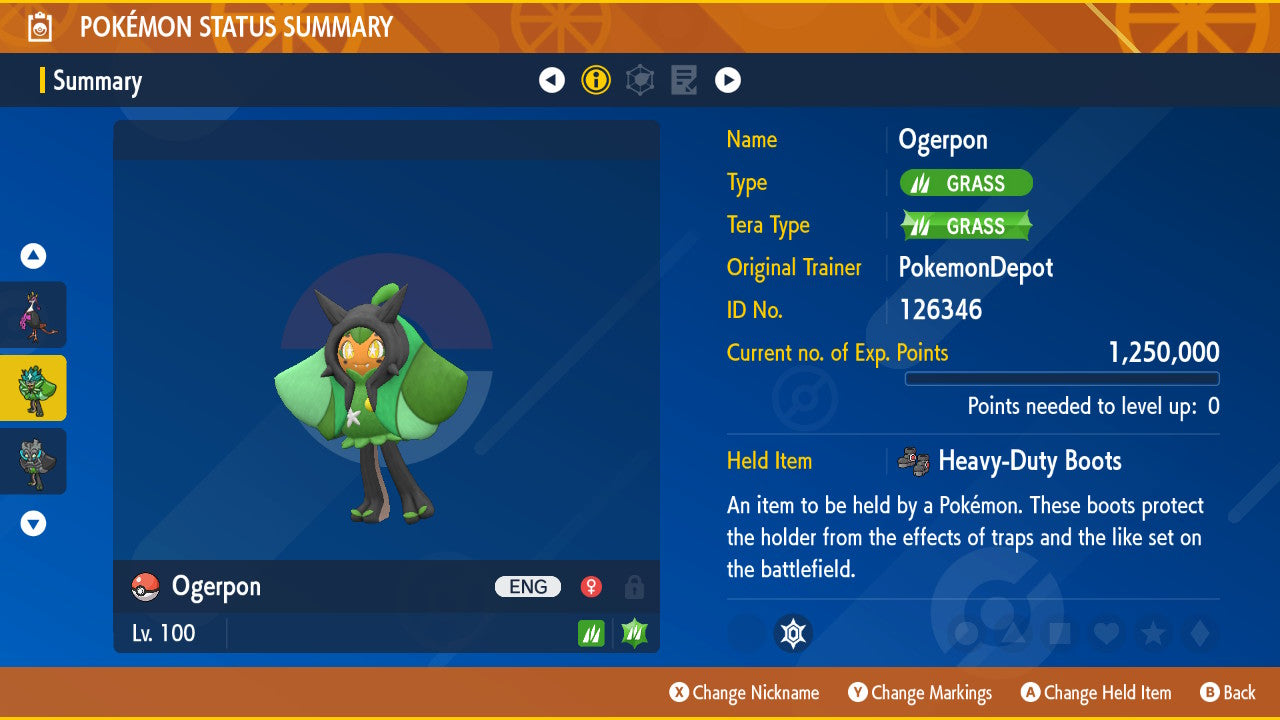
Task: Select the info summary tab icon
Action: point(596,80)
